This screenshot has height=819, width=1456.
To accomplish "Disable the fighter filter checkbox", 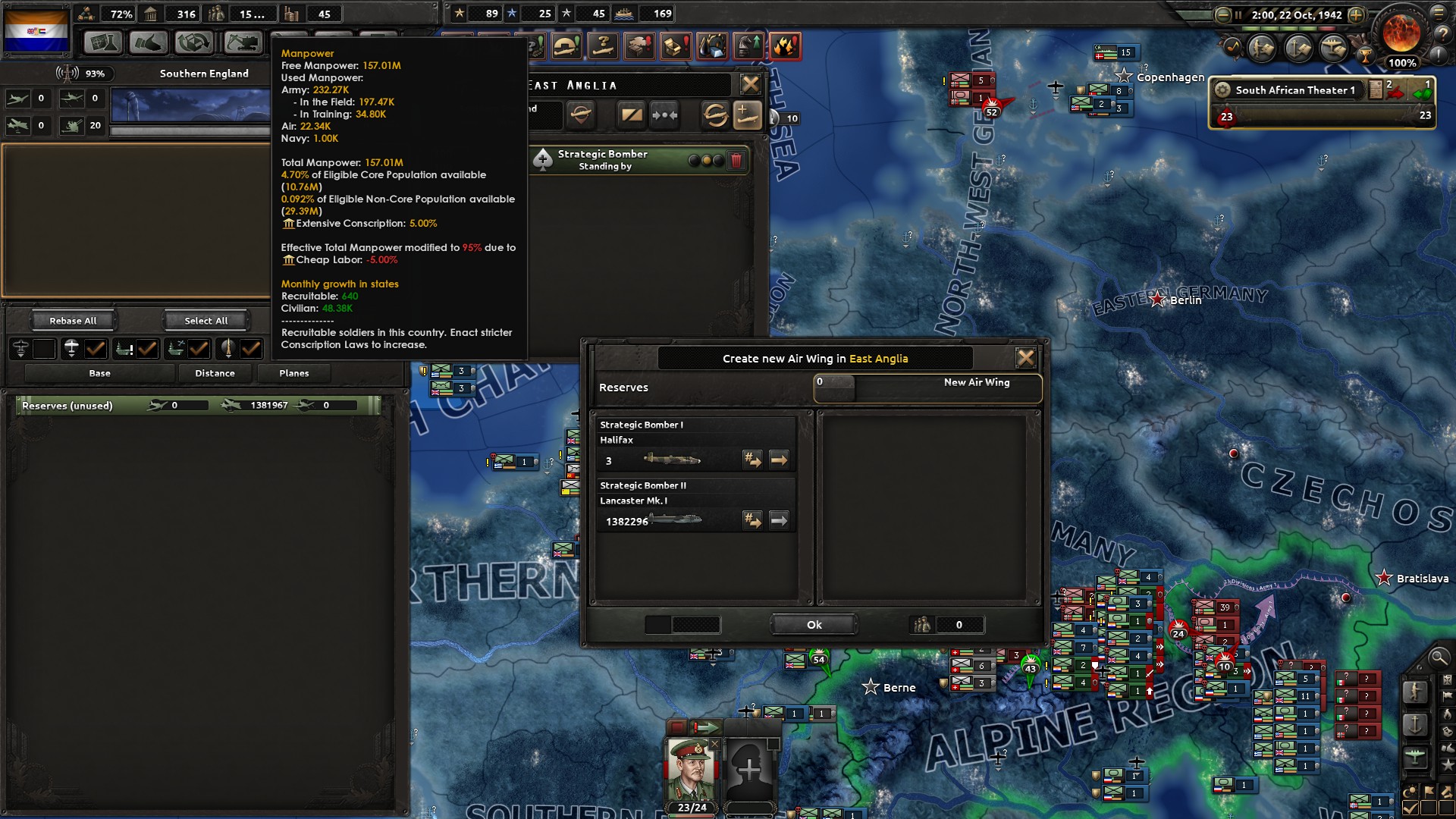I will (94, 350).
